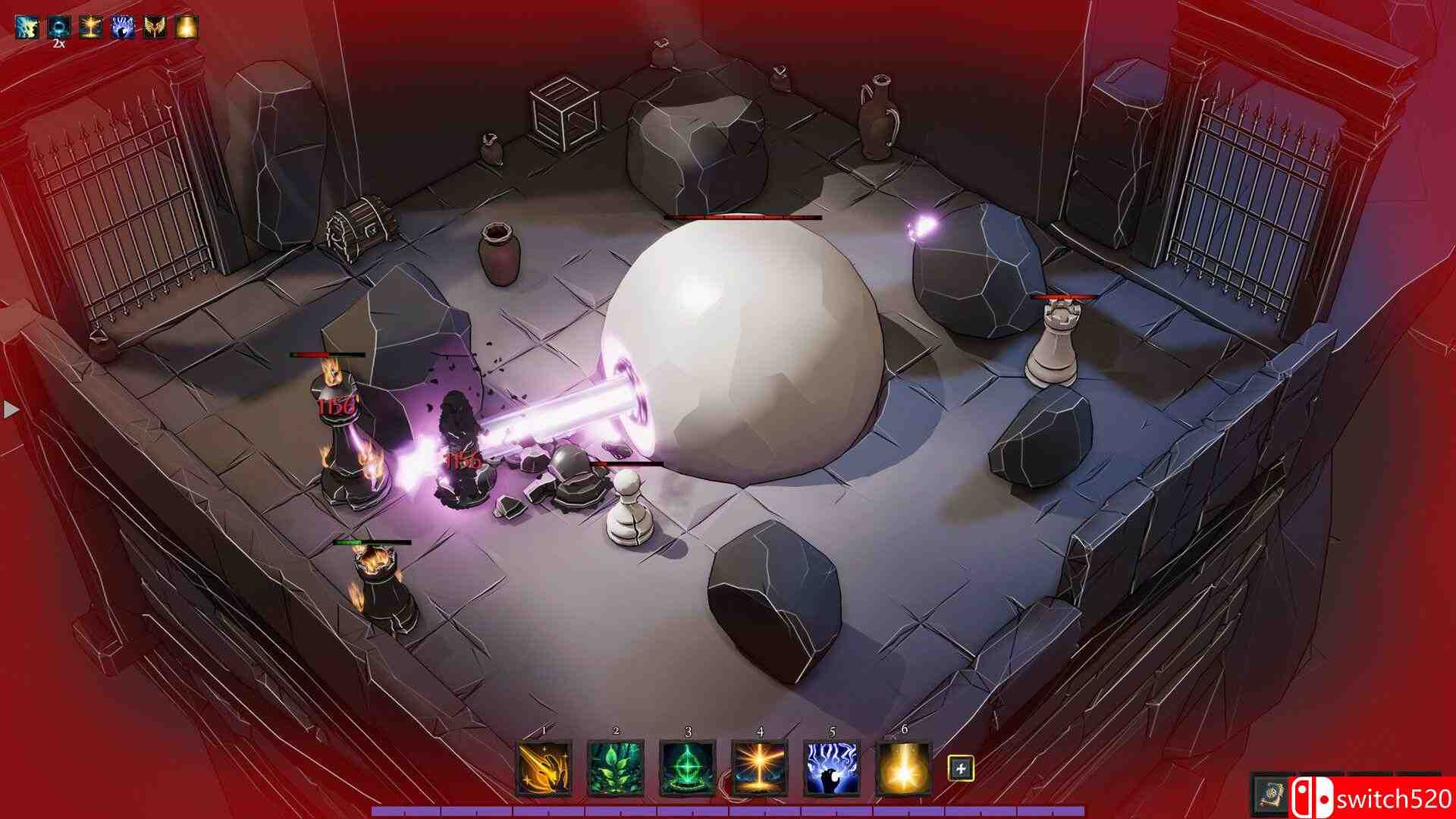This screenshot has width=1456, height=819.
Task: Trigger the radiant cross ability in slot 4
Action: click(x=760, y=768)
